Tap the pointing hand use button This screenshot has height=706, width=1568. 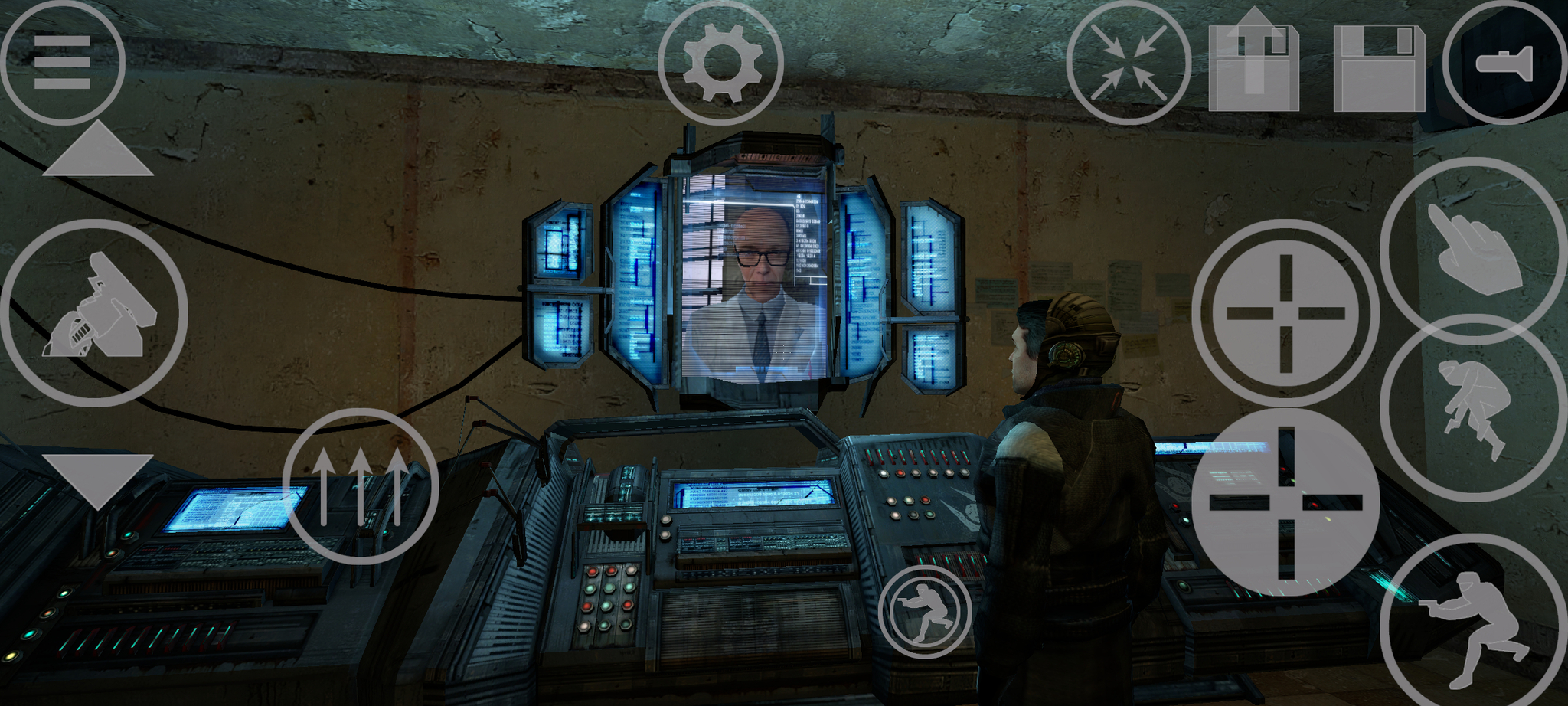(x=1474, y=251)
